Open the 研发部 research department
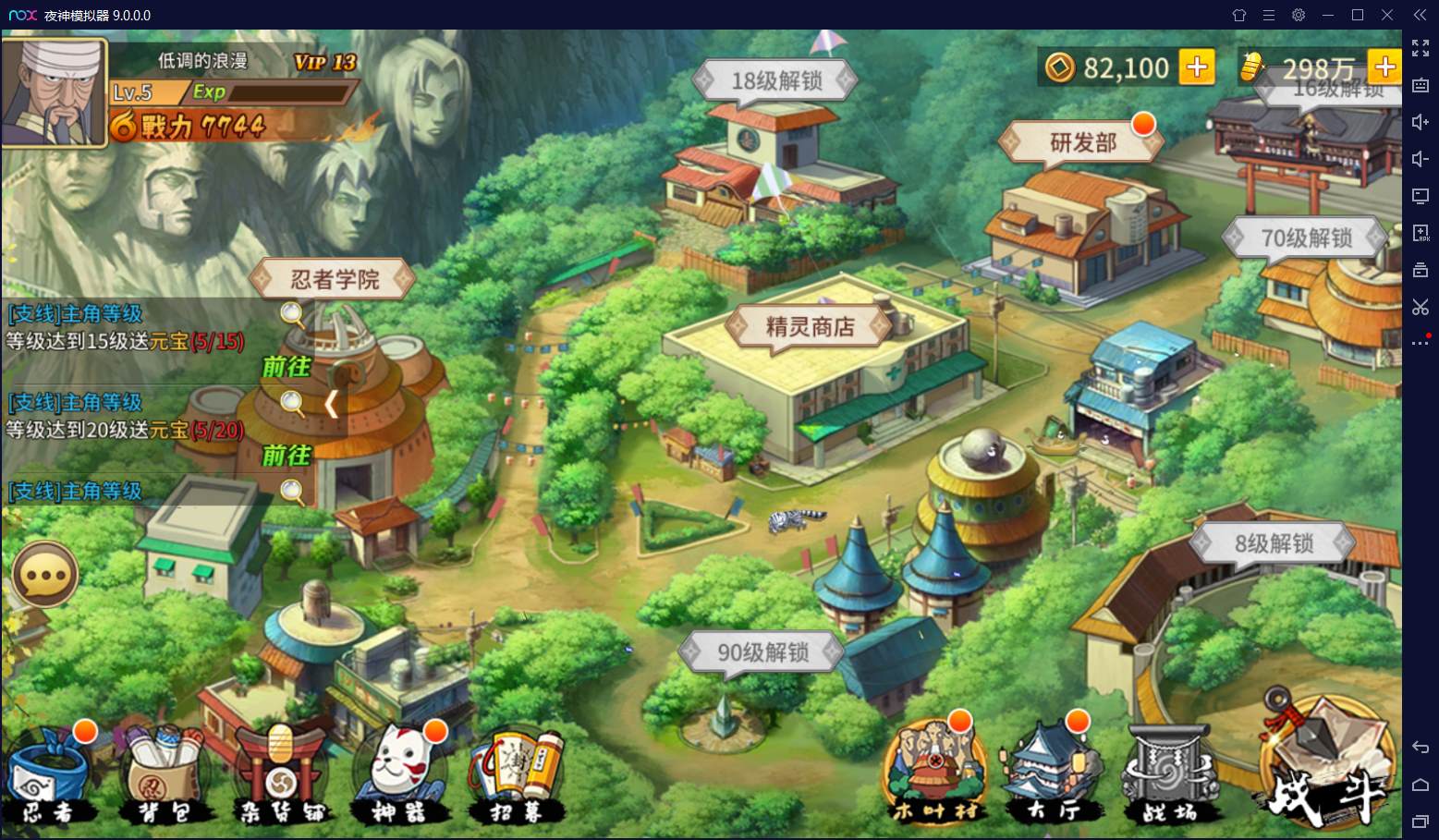Image resolution: width=1439 pixels, height=840 pixels. click(x=1082, y=143)
